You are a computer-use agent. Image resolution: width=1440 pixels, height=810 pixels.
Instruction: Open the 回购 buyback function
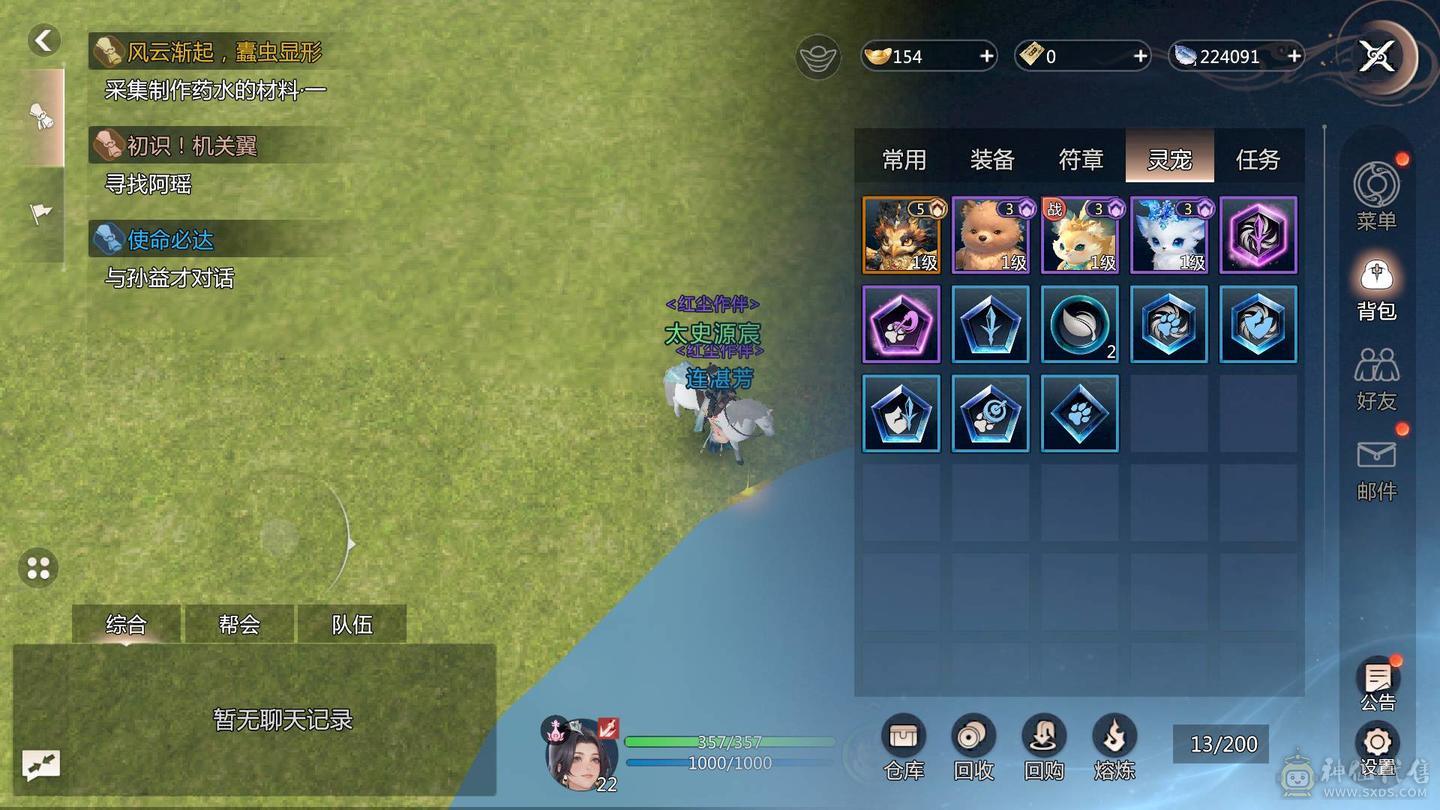(1043, 747)
